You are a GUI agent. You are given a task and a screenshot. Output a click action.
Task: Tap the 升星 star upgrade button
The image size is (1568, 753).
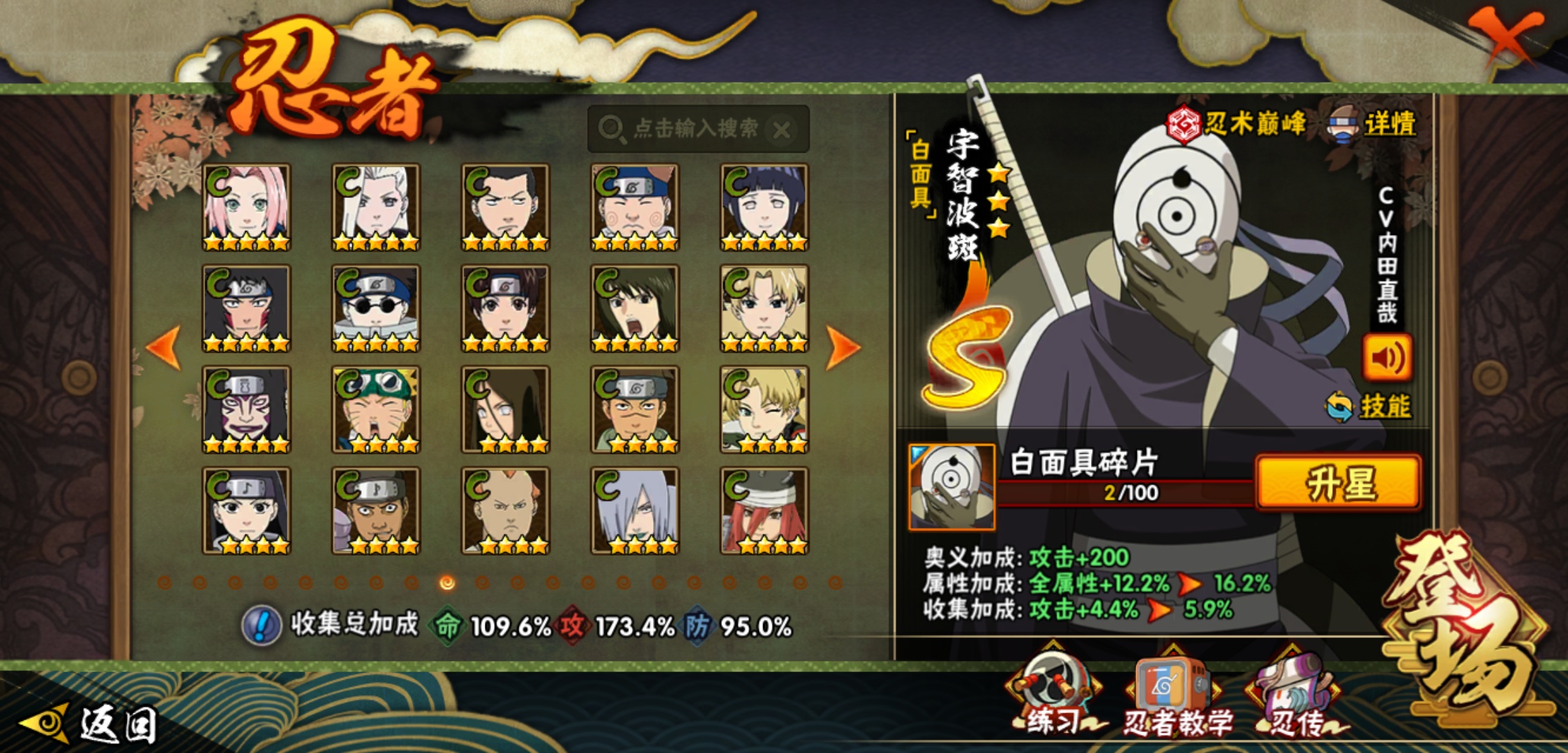pyautogui.click(x=1338, y=484)
